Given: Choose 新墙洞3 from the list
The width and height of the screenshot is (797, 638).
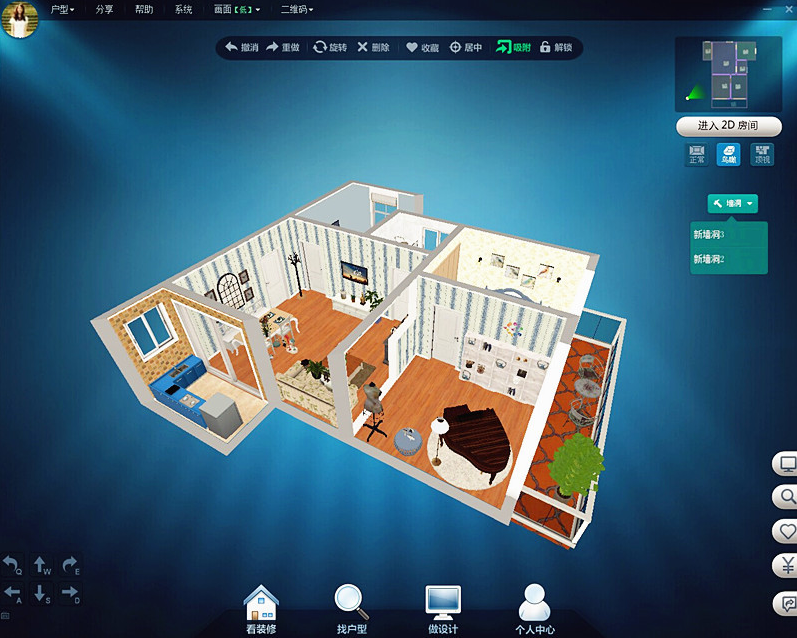Looking at the screenshot, I should pyautogui.click(x=709, y=235).
